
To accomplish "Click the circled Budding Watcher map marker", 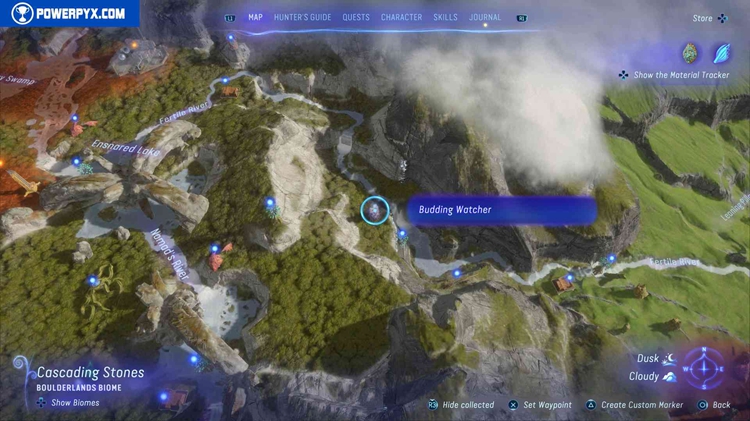I will click(x=374, y=209).
